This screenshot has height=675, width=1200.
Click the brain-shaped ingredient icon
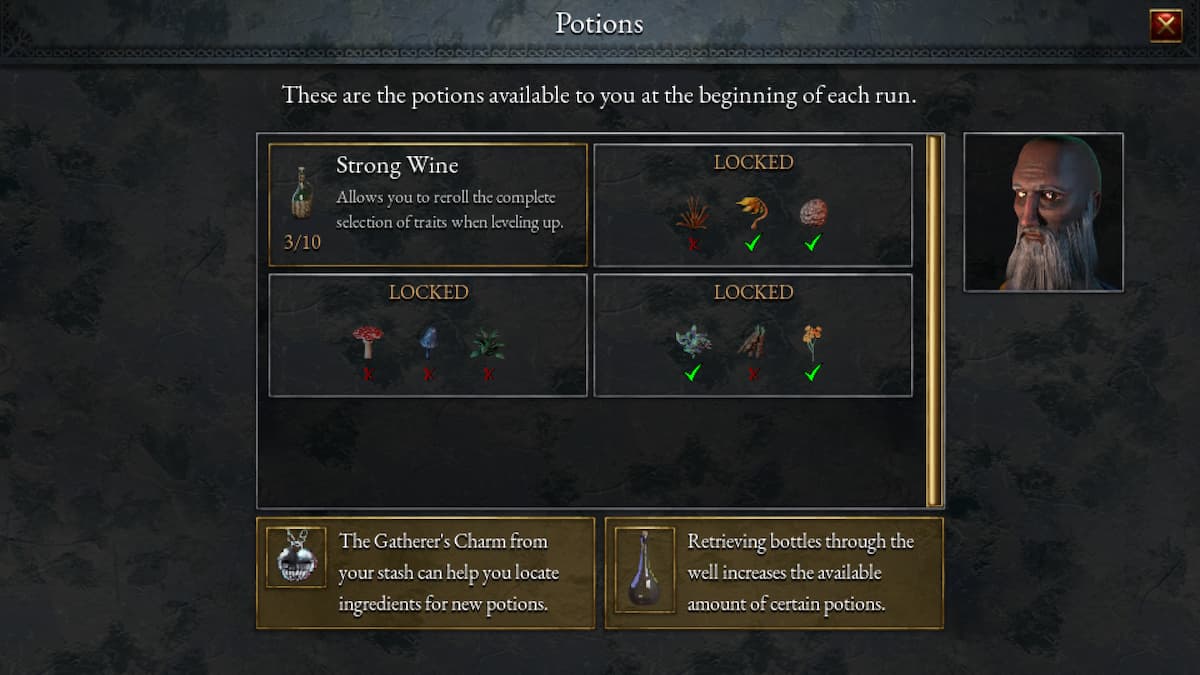[x=813, y=212]
